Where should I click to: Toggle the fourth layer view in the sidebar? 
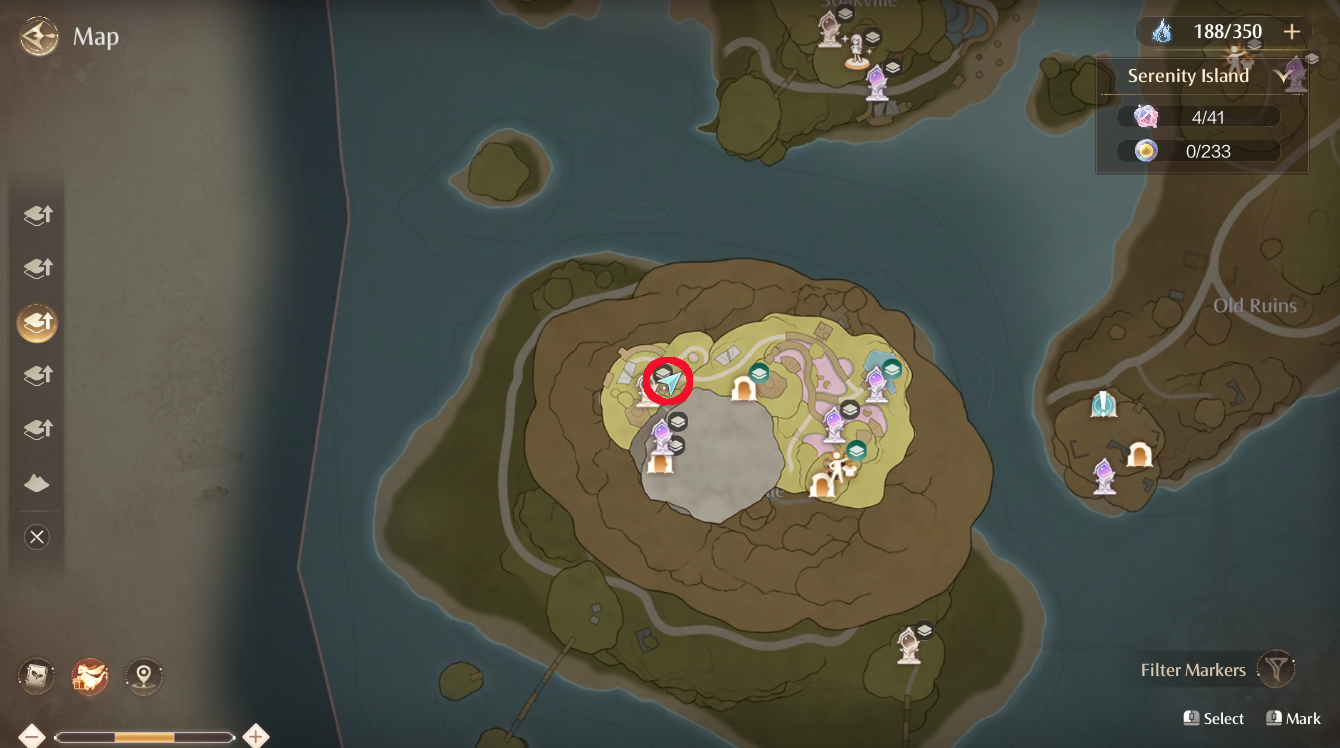37,375
